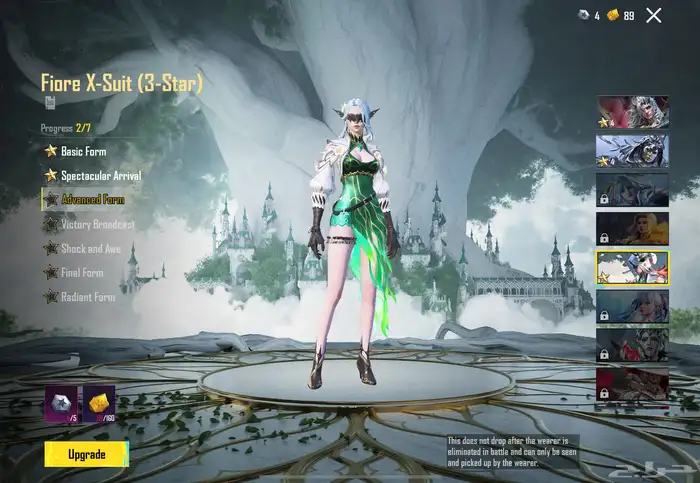Select the bottom locked dark red suit thumbnail
The height and width of the screenshot is (483, 700).
coord(632,383)
